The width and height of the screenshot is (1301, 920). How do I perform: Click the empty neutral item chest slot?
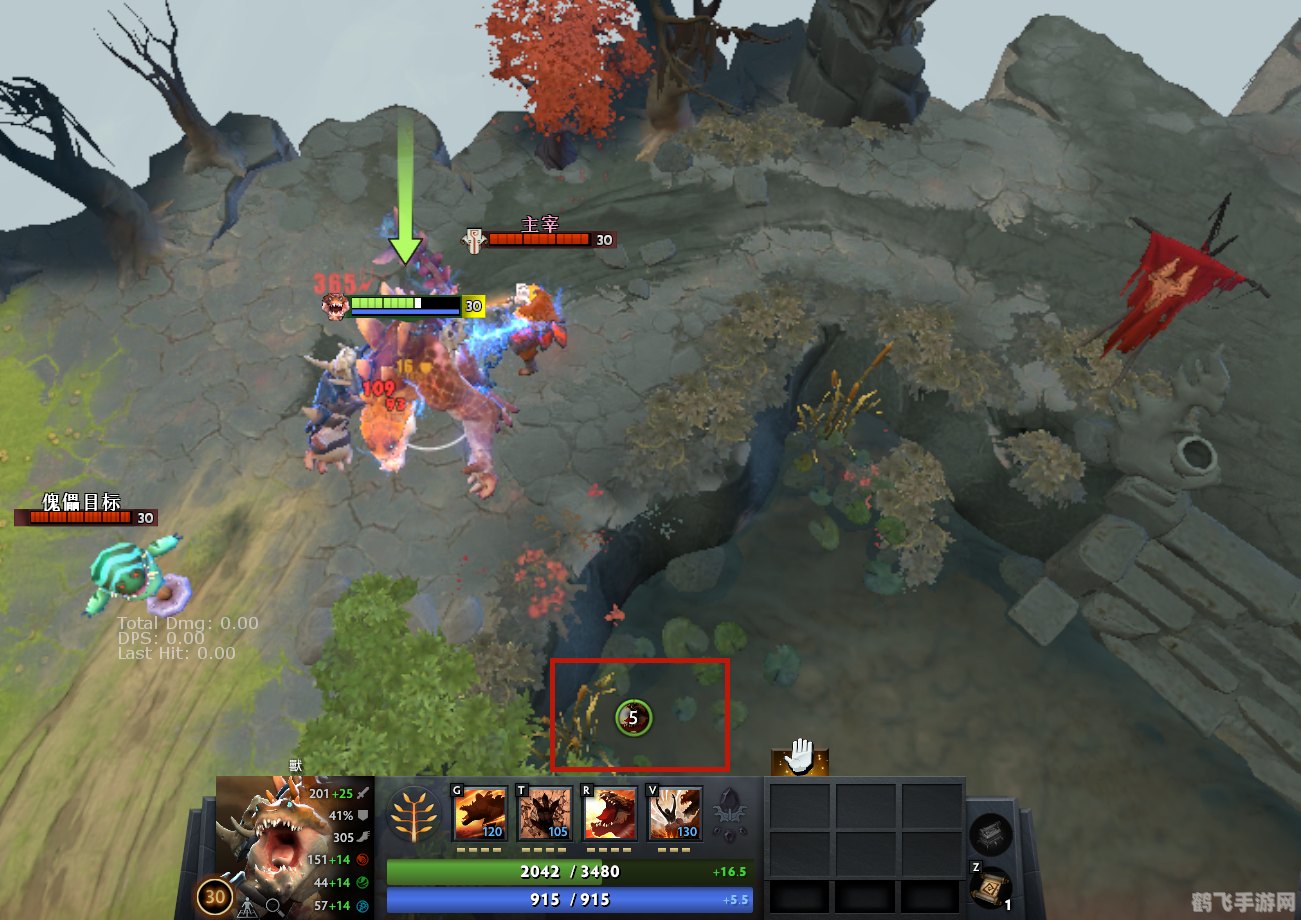coord(989,836)
